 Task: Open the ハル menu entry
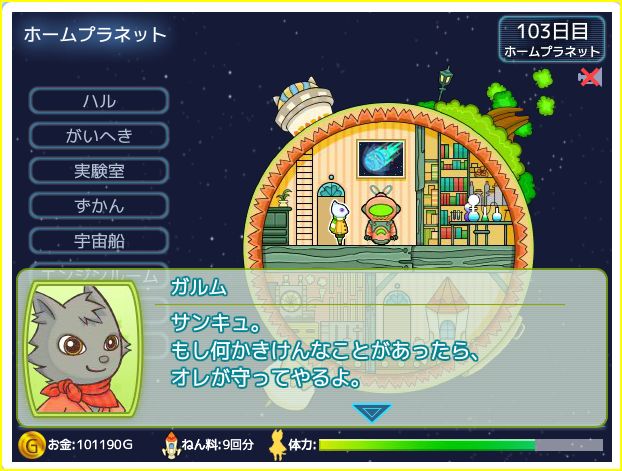99,101
